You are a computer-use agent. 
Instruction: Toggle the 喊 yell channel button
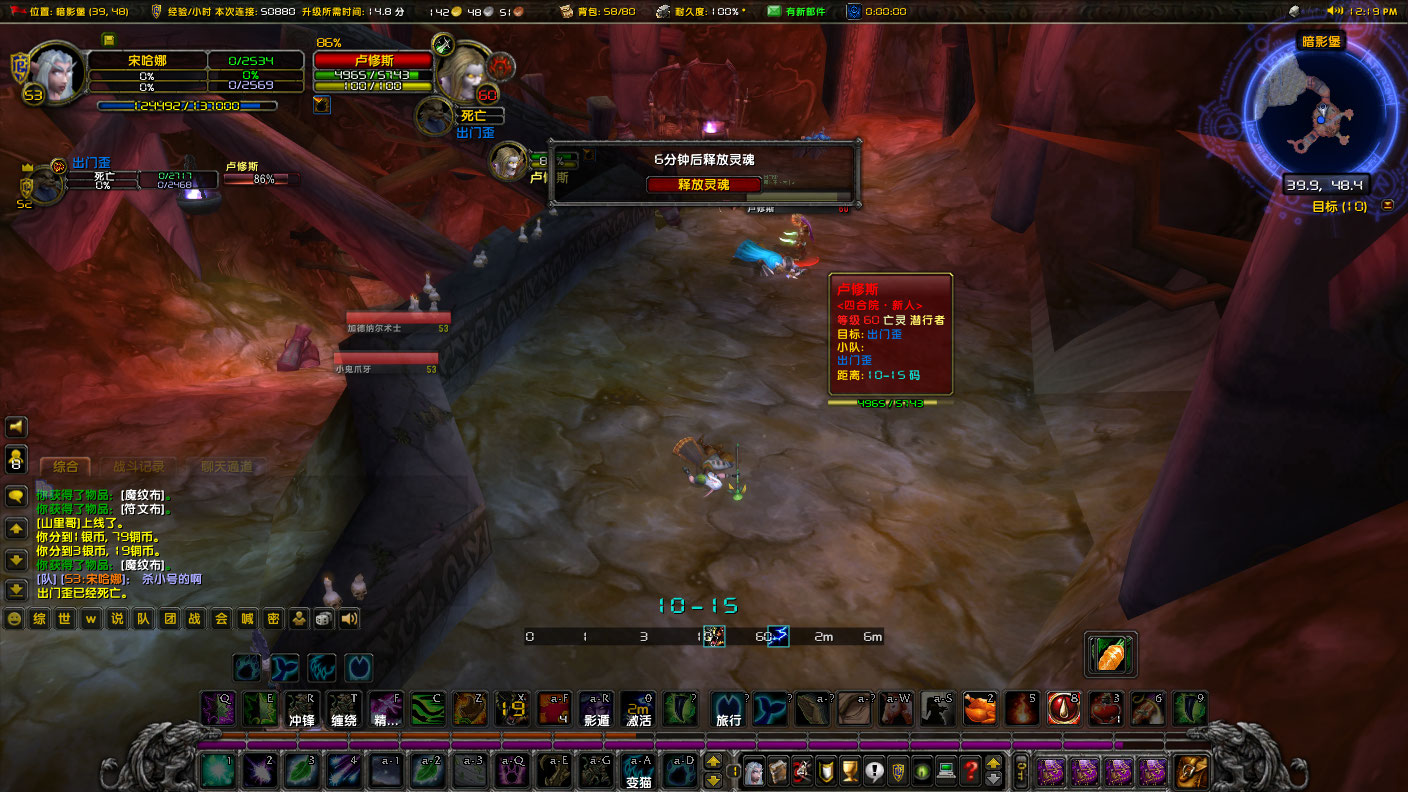247,618
